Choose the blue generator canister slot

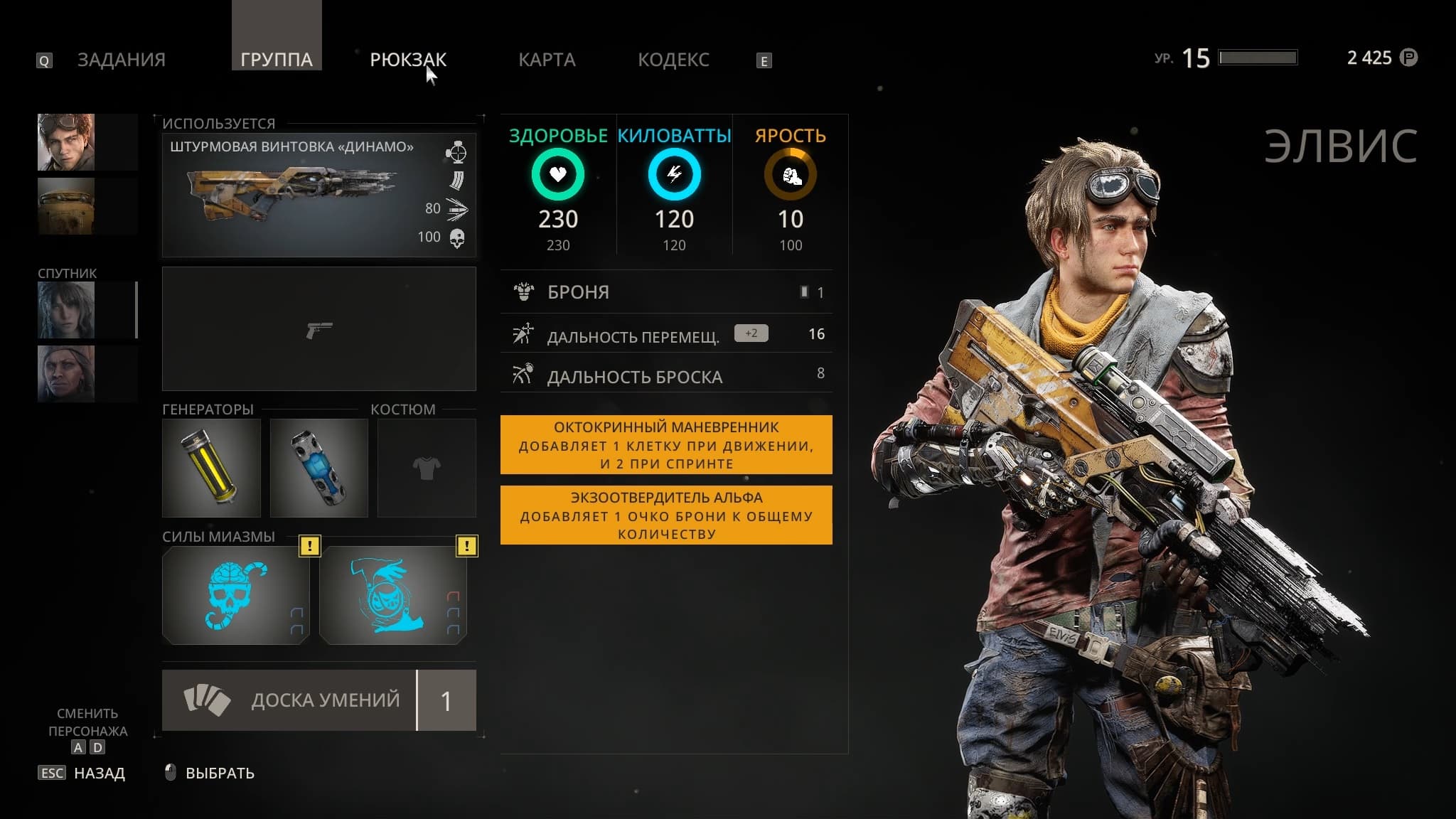(x=318, y=468)
